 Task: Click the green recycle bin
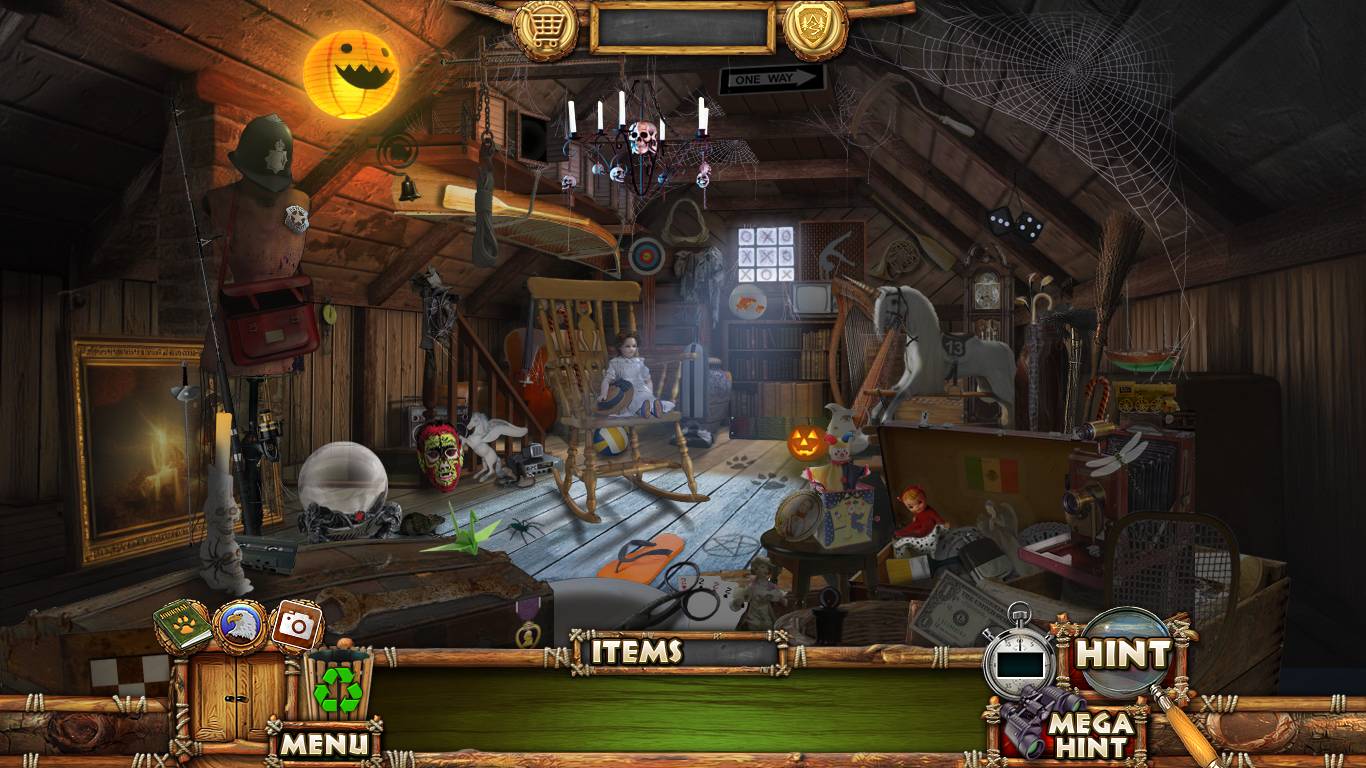tap(338, 685)
